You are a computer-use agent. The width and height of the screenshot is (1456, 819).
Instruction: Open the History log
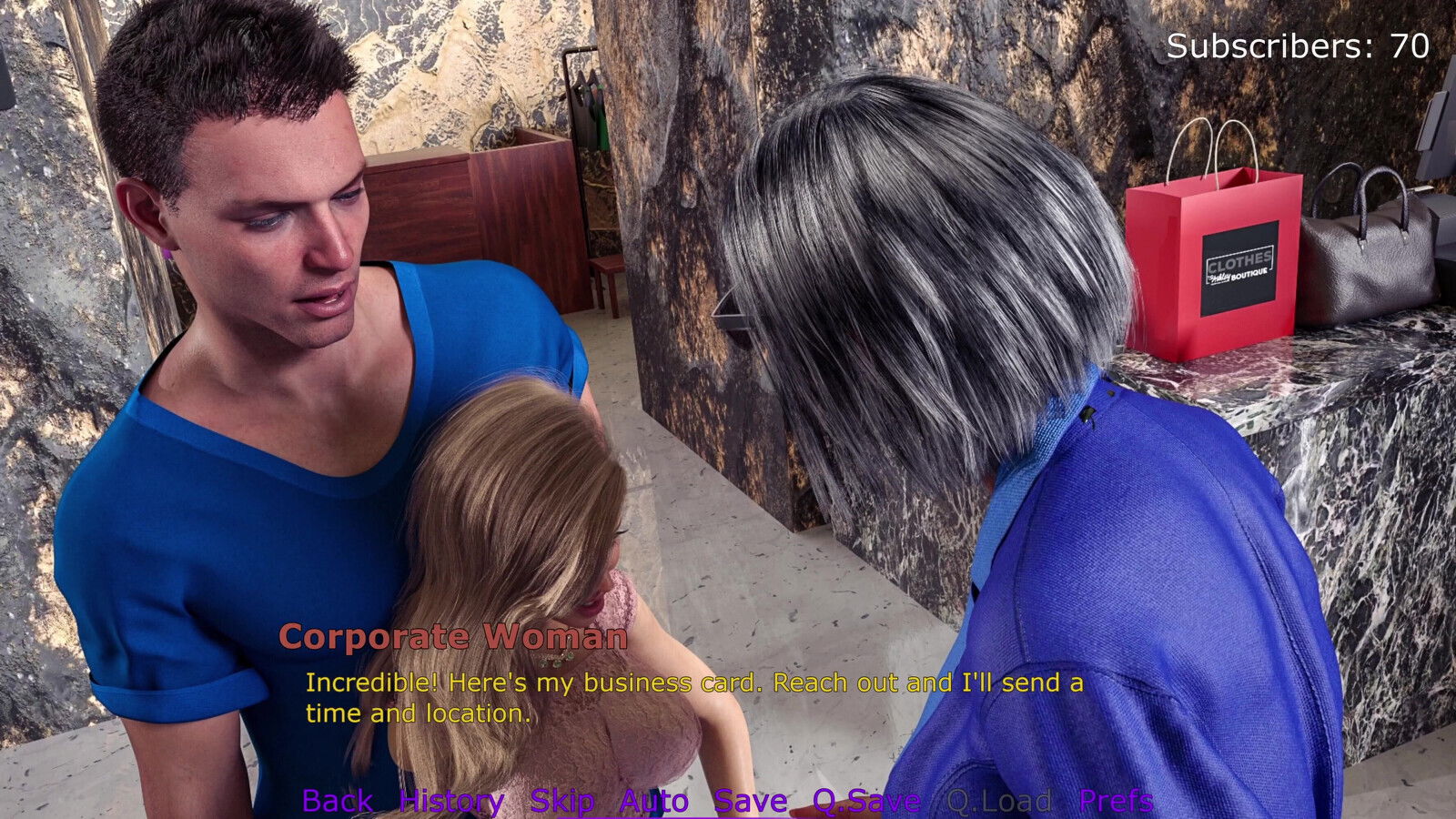(451, 801)
